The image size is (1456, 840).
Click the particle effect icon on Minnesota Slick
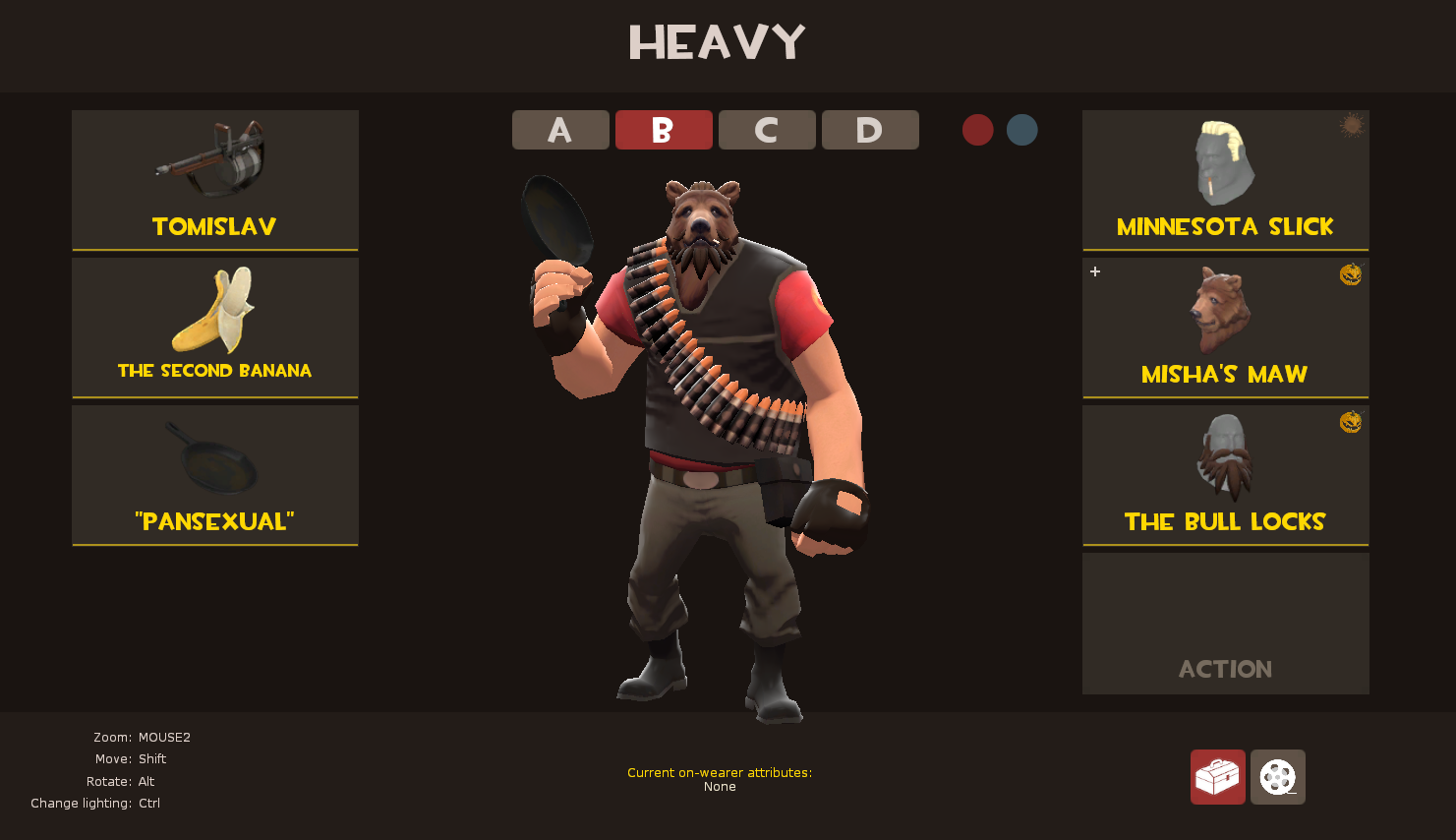point(1351,127)
